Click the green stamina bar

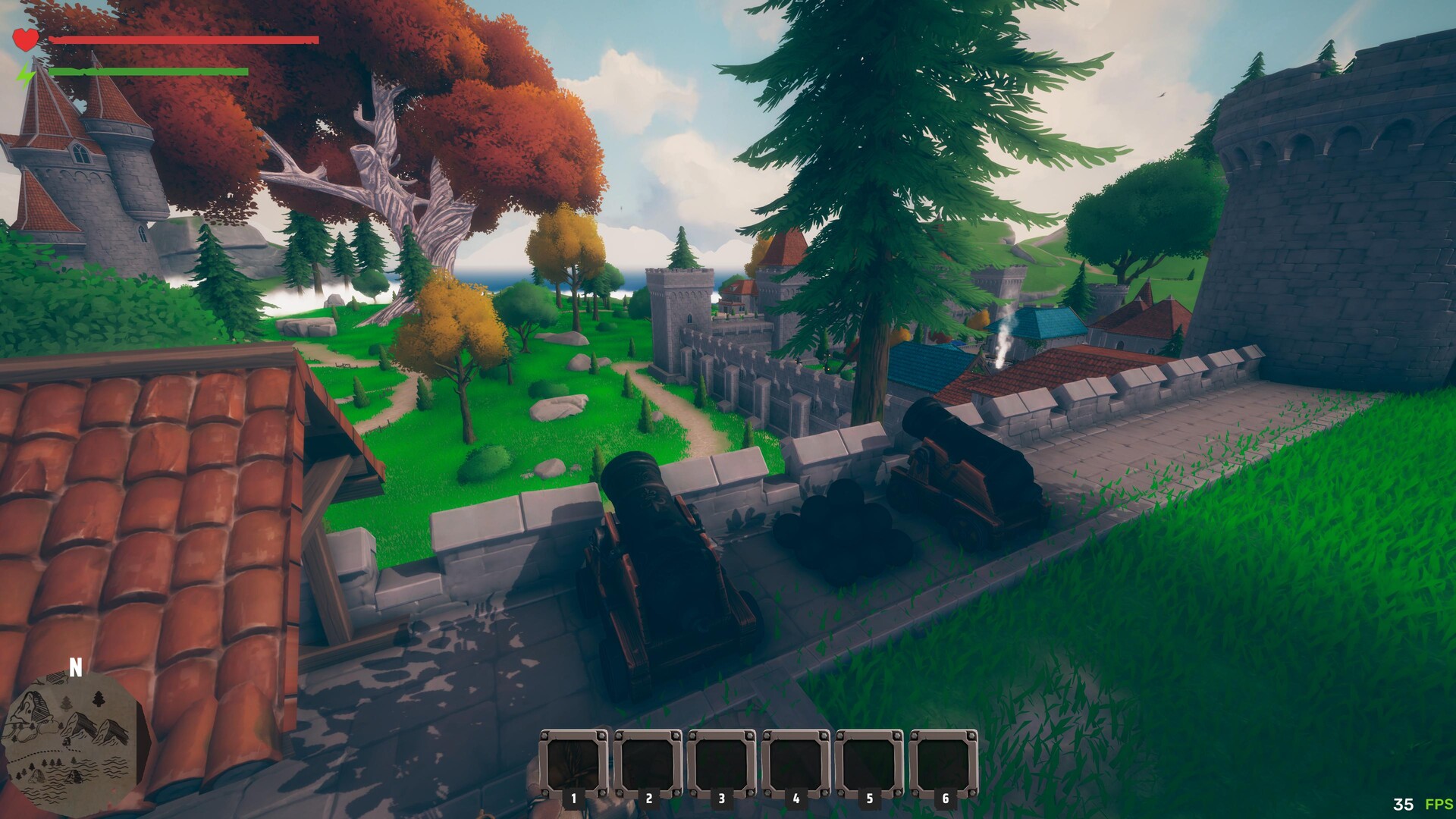148,73
